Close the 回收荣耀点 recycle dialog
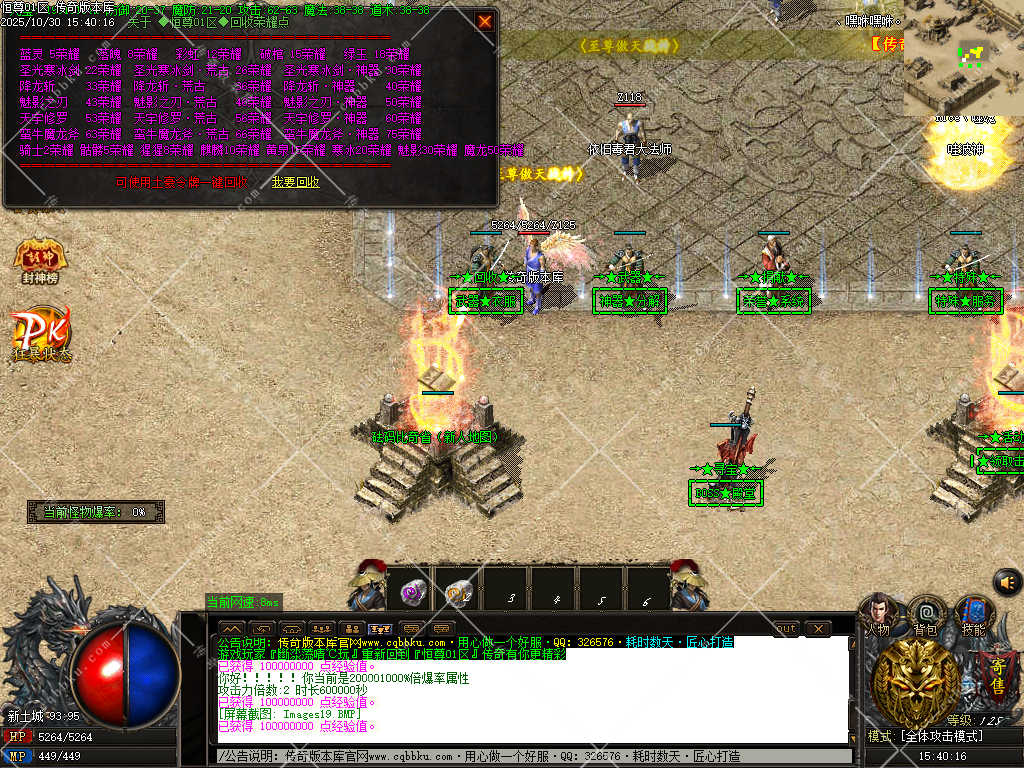The image size is (1024, 768). click(485, 21)
